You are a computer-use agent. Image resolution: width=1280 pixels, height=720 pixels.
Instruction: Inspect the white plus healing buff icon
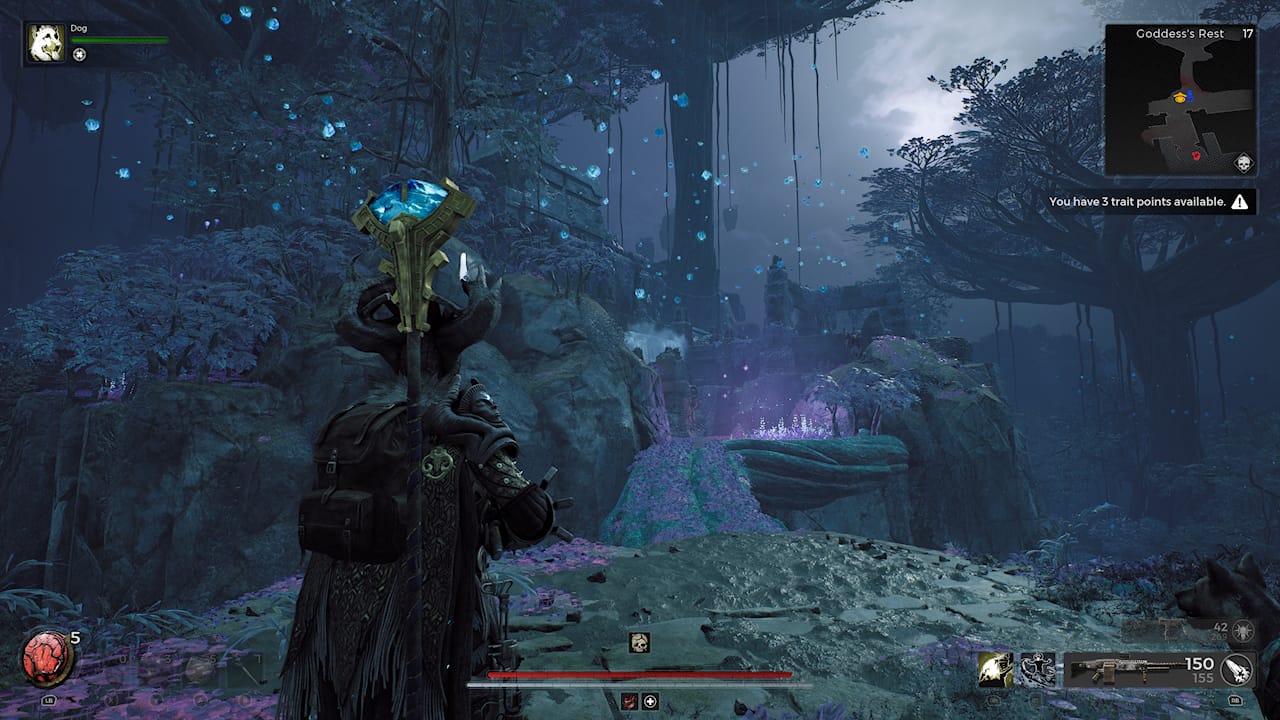650,701
